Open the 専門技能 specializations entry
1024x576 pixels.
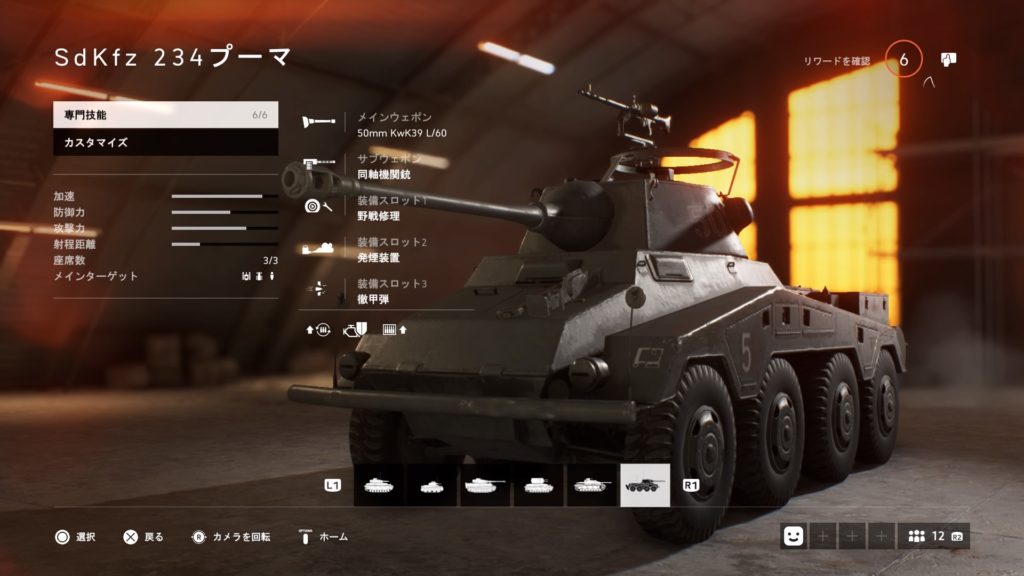(x=165, y=115)
